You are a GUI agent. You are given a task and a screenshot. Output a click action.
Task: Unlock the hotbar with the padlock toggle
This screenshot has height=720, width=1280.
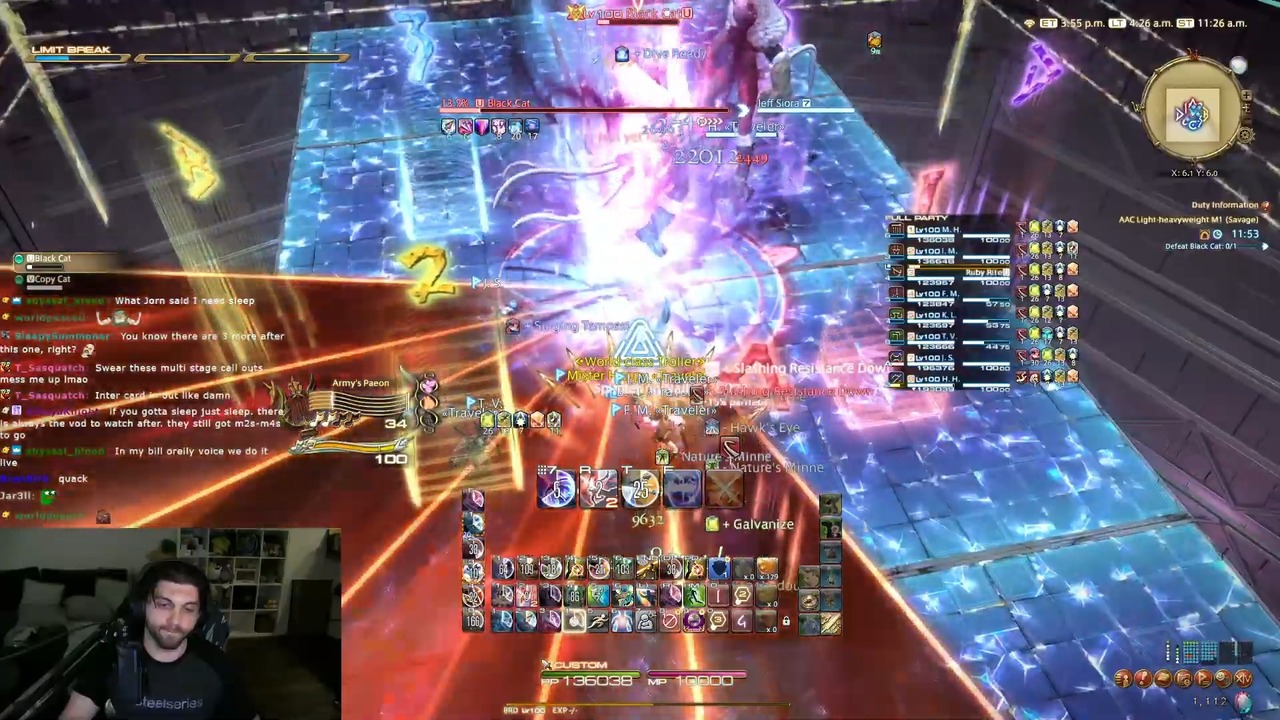pos(785,622)
